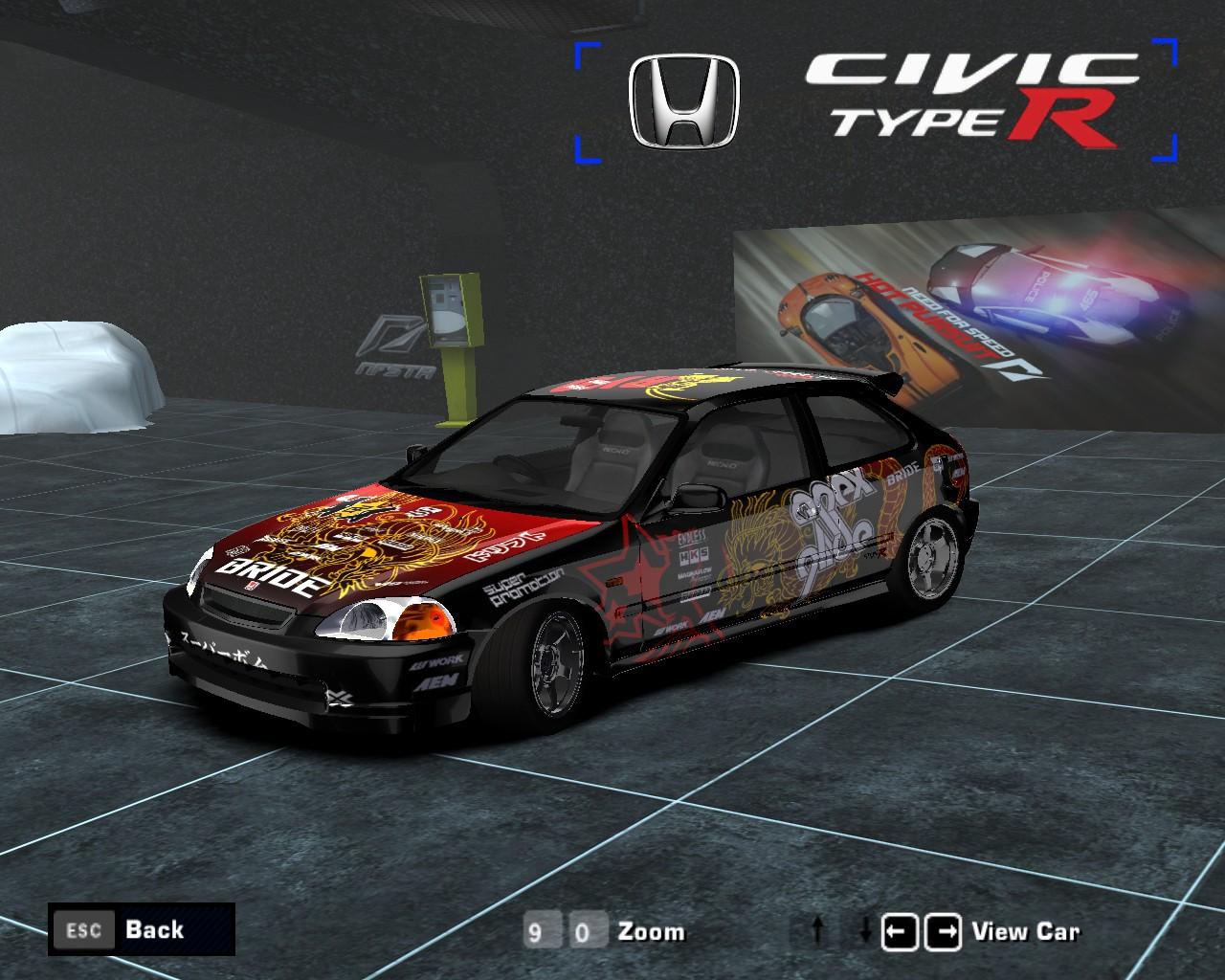Click the NFSTA logo on the wall
Image resolution: width=1225 pixels, height=980 pixels.
pos(392,345)
